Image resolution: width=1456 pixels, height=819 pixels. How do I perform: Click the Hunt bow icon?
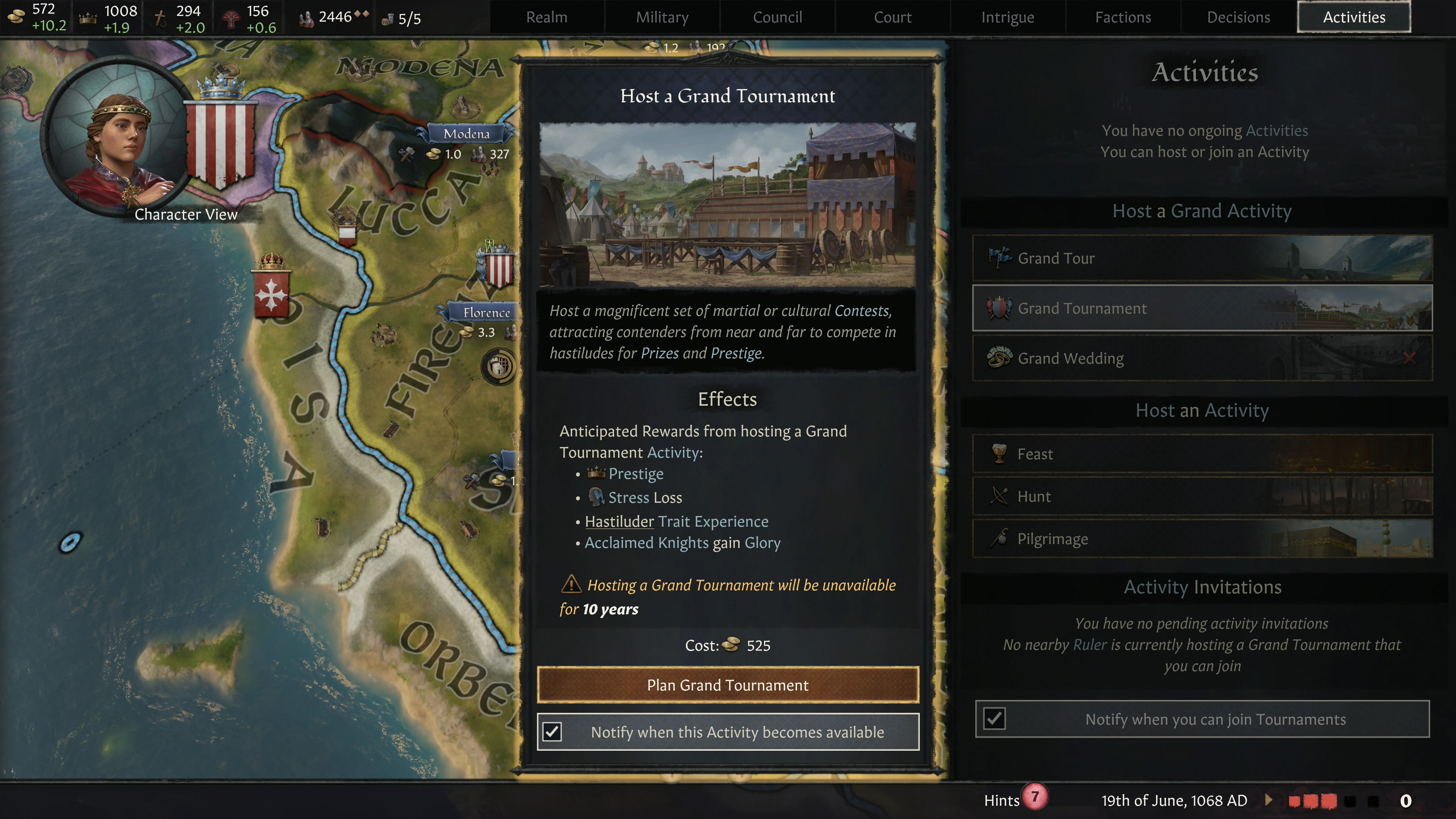(1000, 496)
